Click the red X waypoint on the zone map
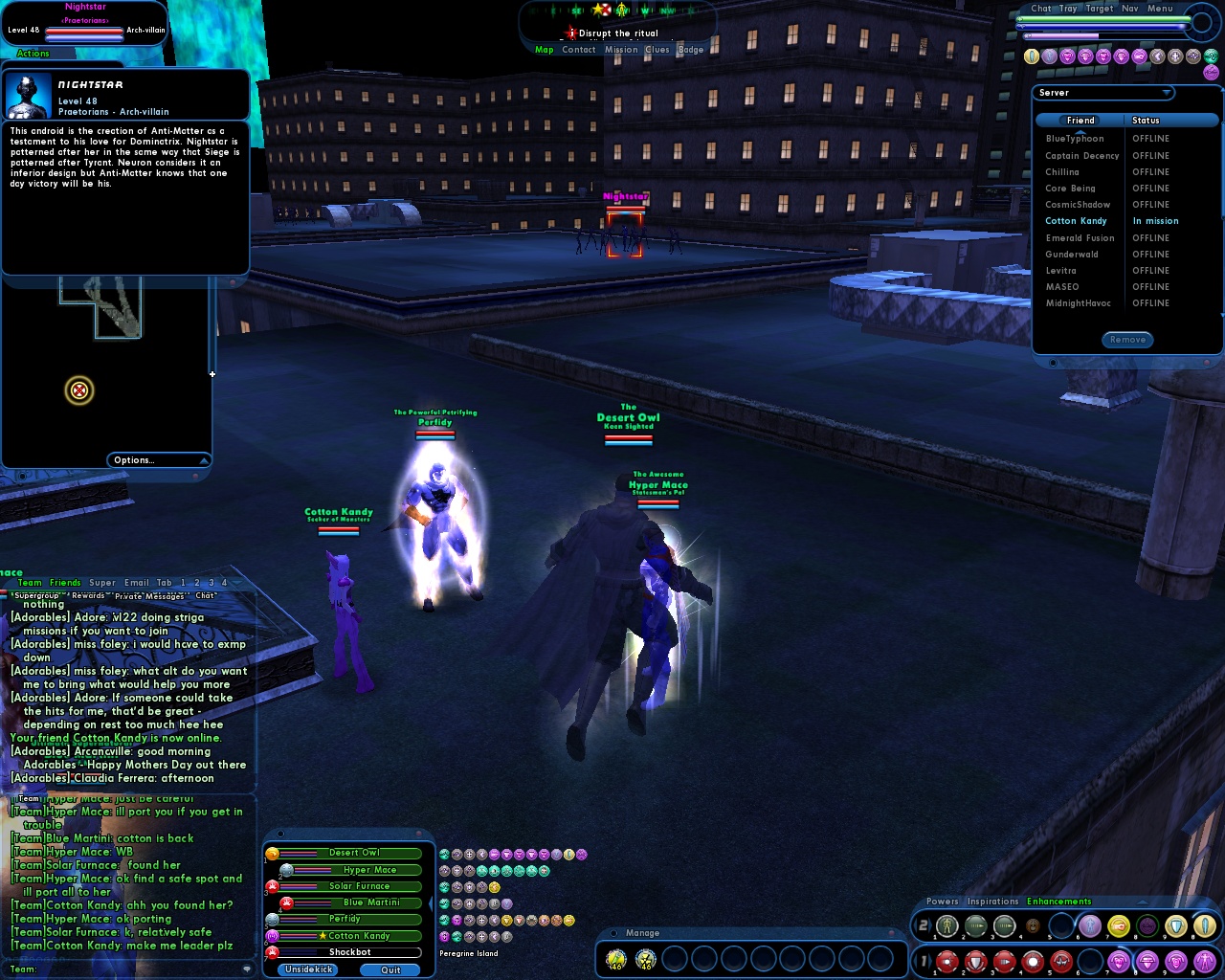The image size is (1225, 980). [x=79, y=390]
